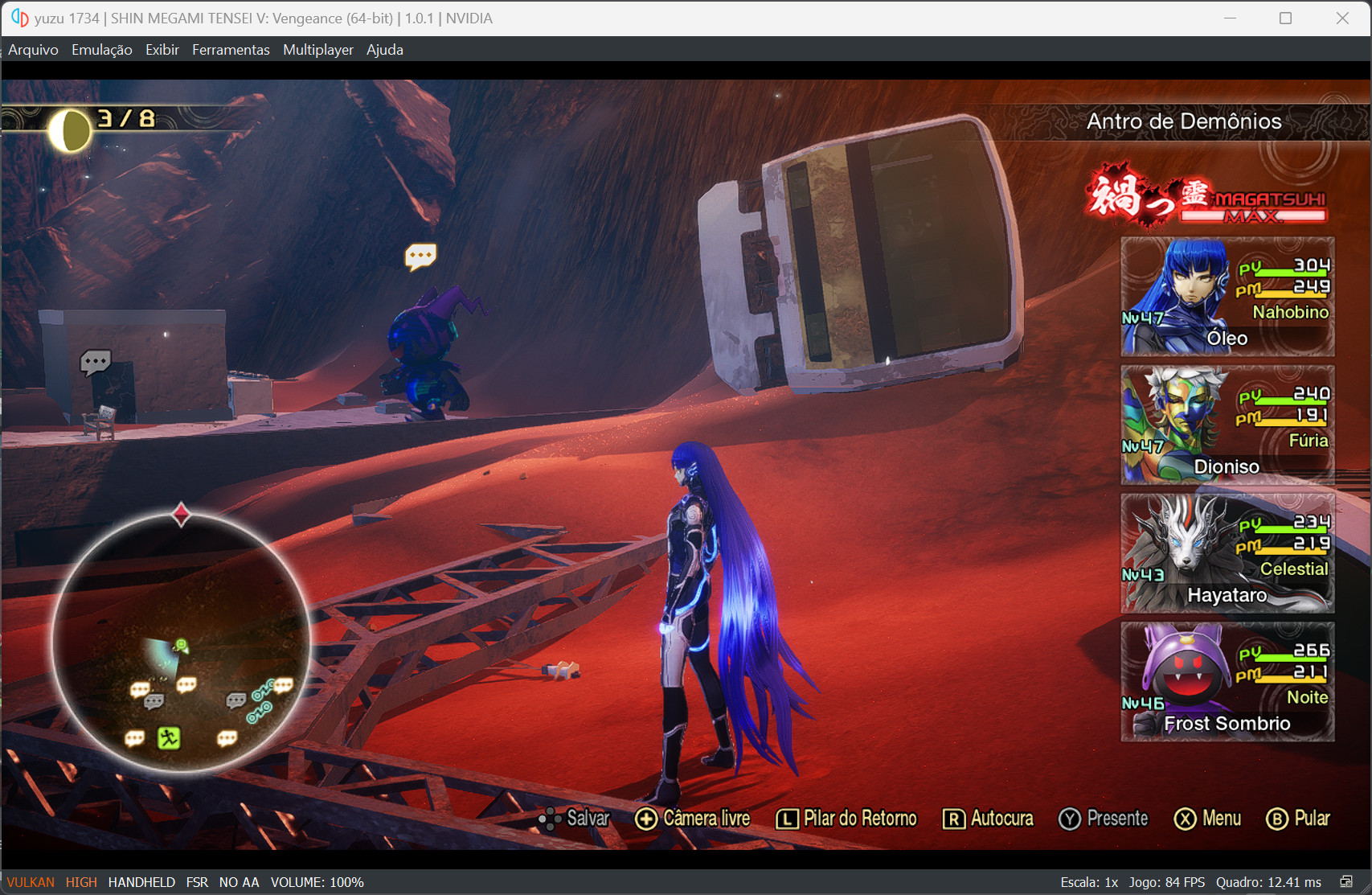Click the Frost Sombrio demon portrait
This screenshot has height=895, width=1372.
(x=1227, y=682)
